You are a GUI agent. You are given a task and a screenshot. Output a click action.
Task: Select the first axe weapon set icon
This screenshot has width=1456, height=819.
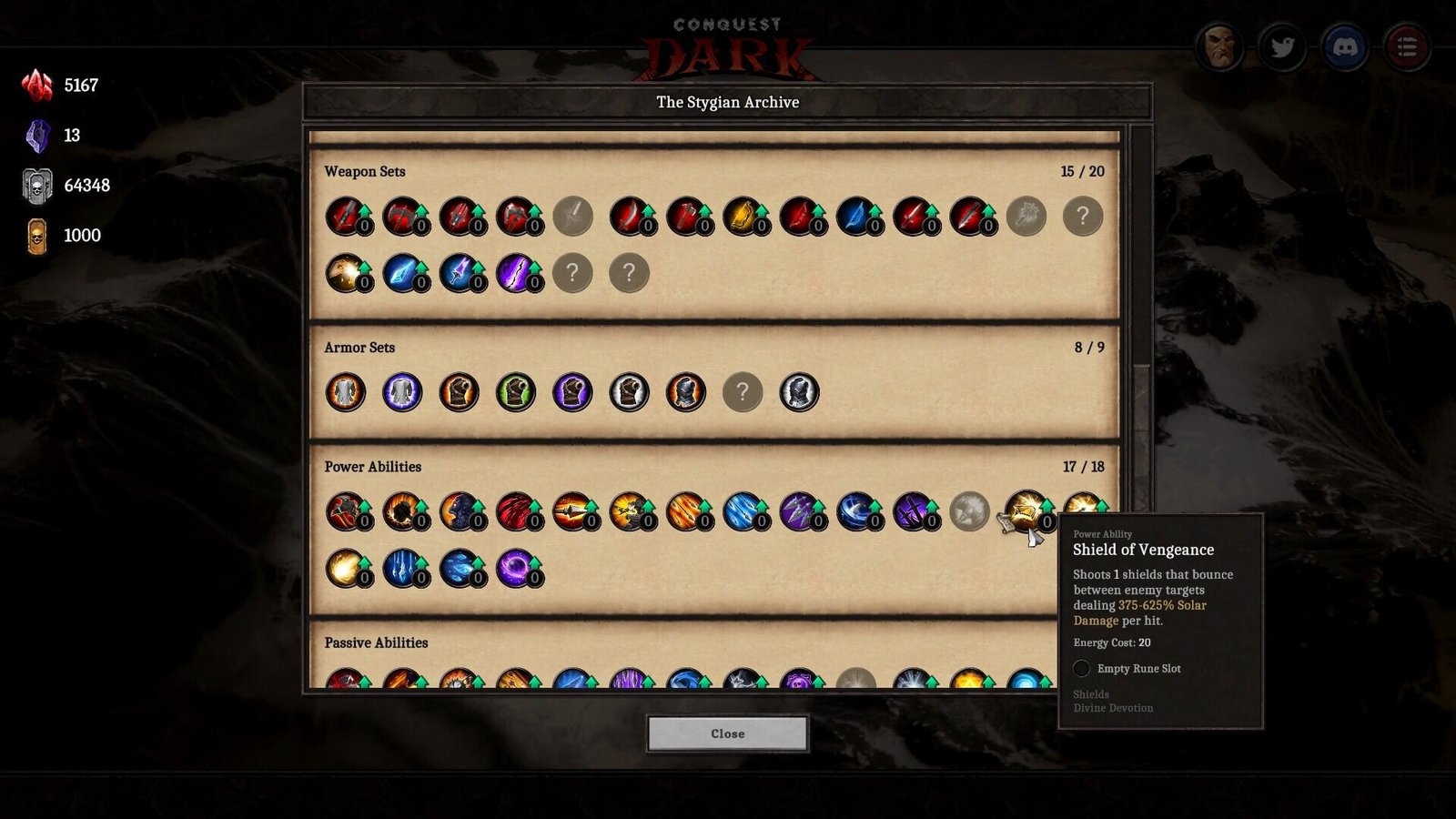click(x=403, y=217)
